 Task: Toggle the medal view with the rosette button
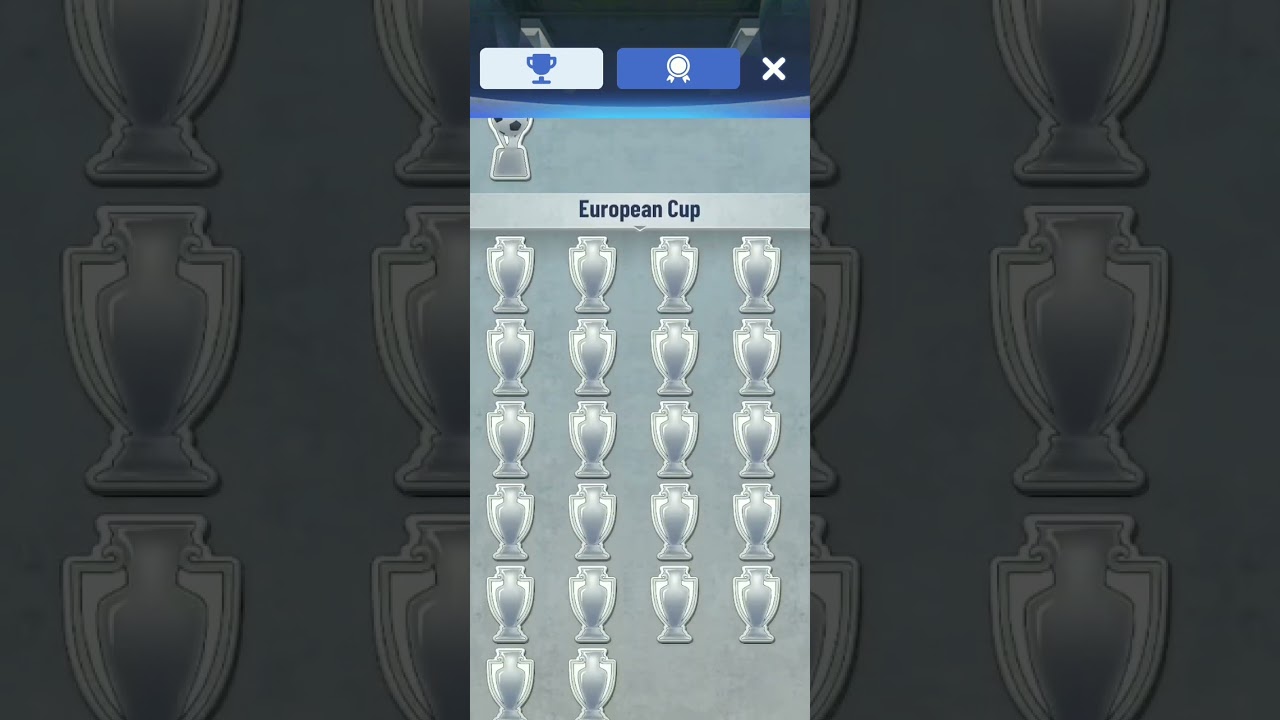(x=678, y=68)
